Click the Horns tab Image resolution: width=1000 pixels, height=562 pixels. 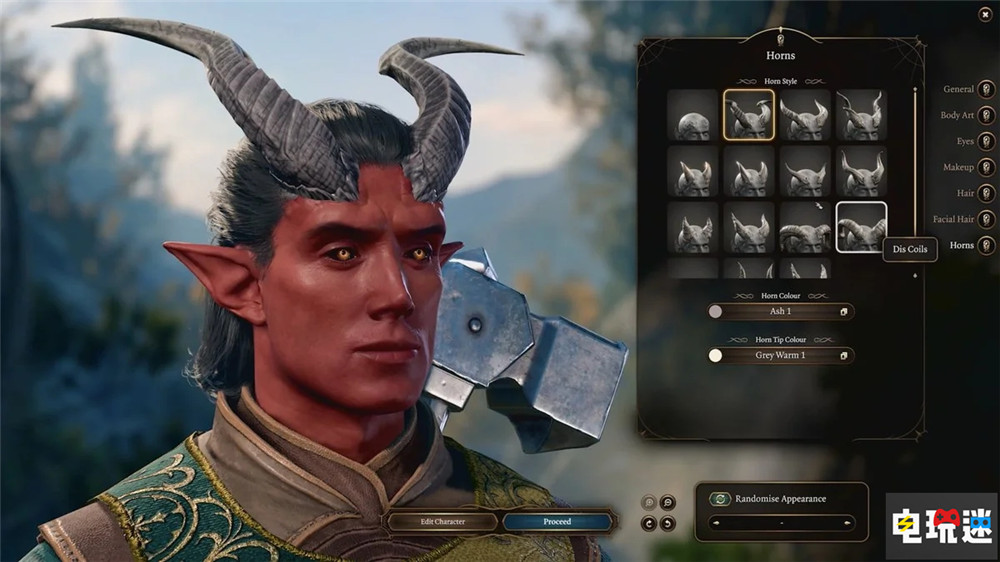coord(986,245)
